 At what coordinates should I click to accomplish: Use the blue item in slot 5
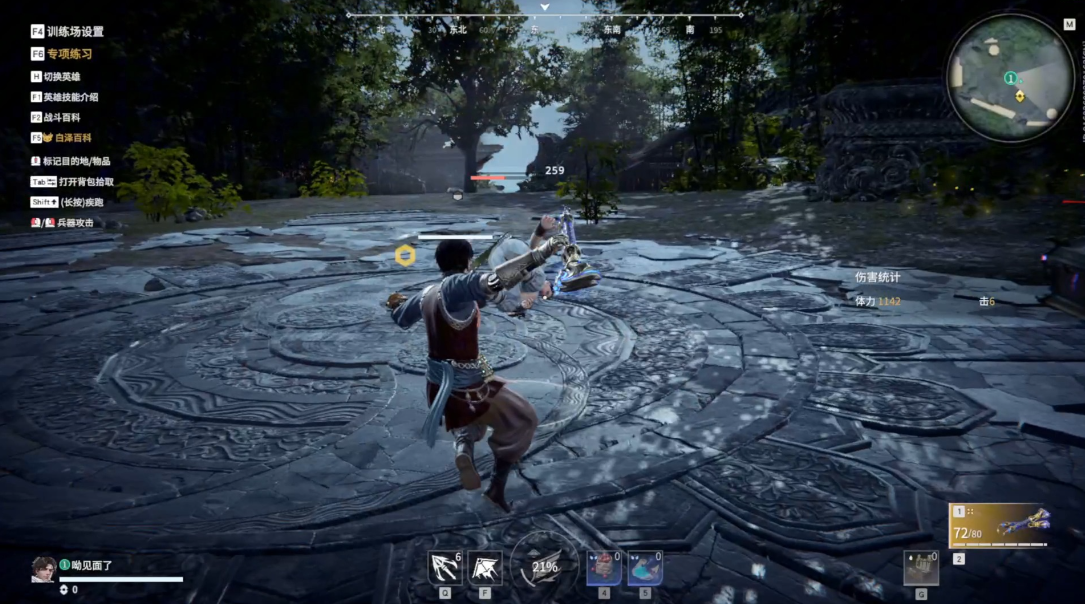click(x=644, y=568)
